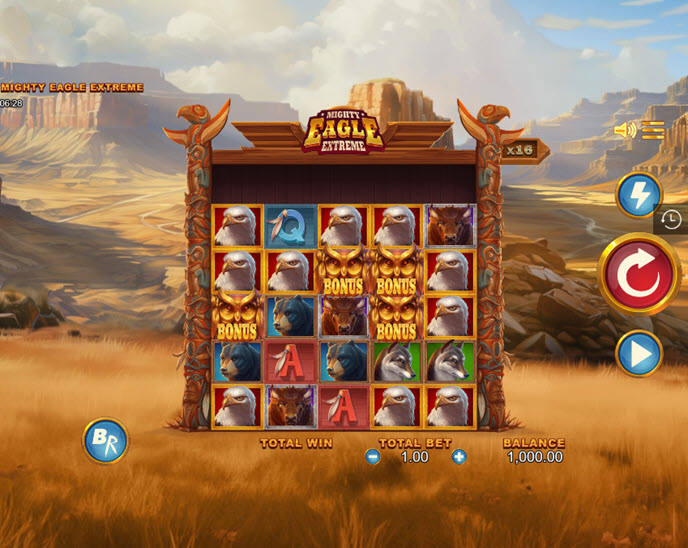Viewport: 688px width, 548px height.
Task: Increase total bet with the plus button
Action: pos(459,457)
